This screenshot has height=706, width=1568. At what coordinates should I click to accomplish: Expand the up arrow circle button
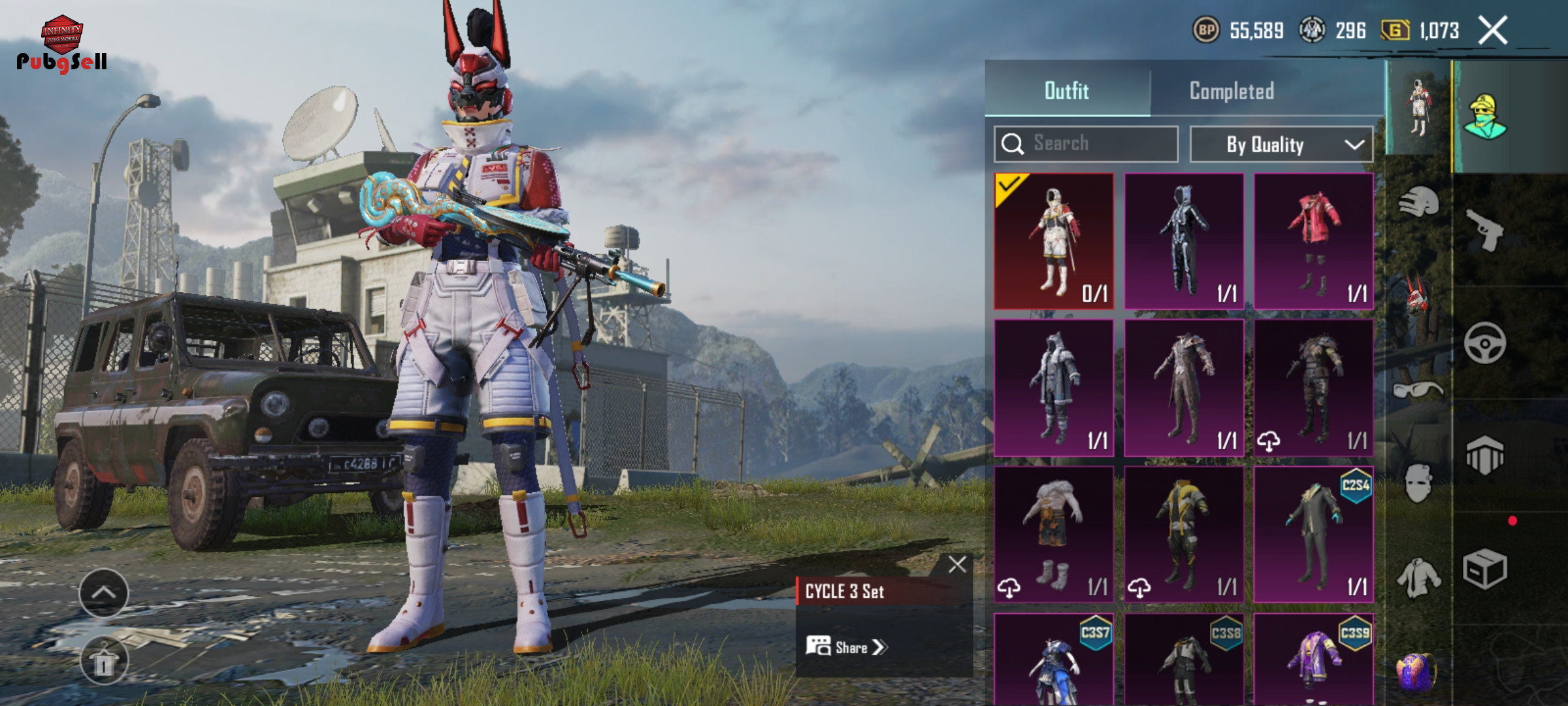(x=104, y=593)
